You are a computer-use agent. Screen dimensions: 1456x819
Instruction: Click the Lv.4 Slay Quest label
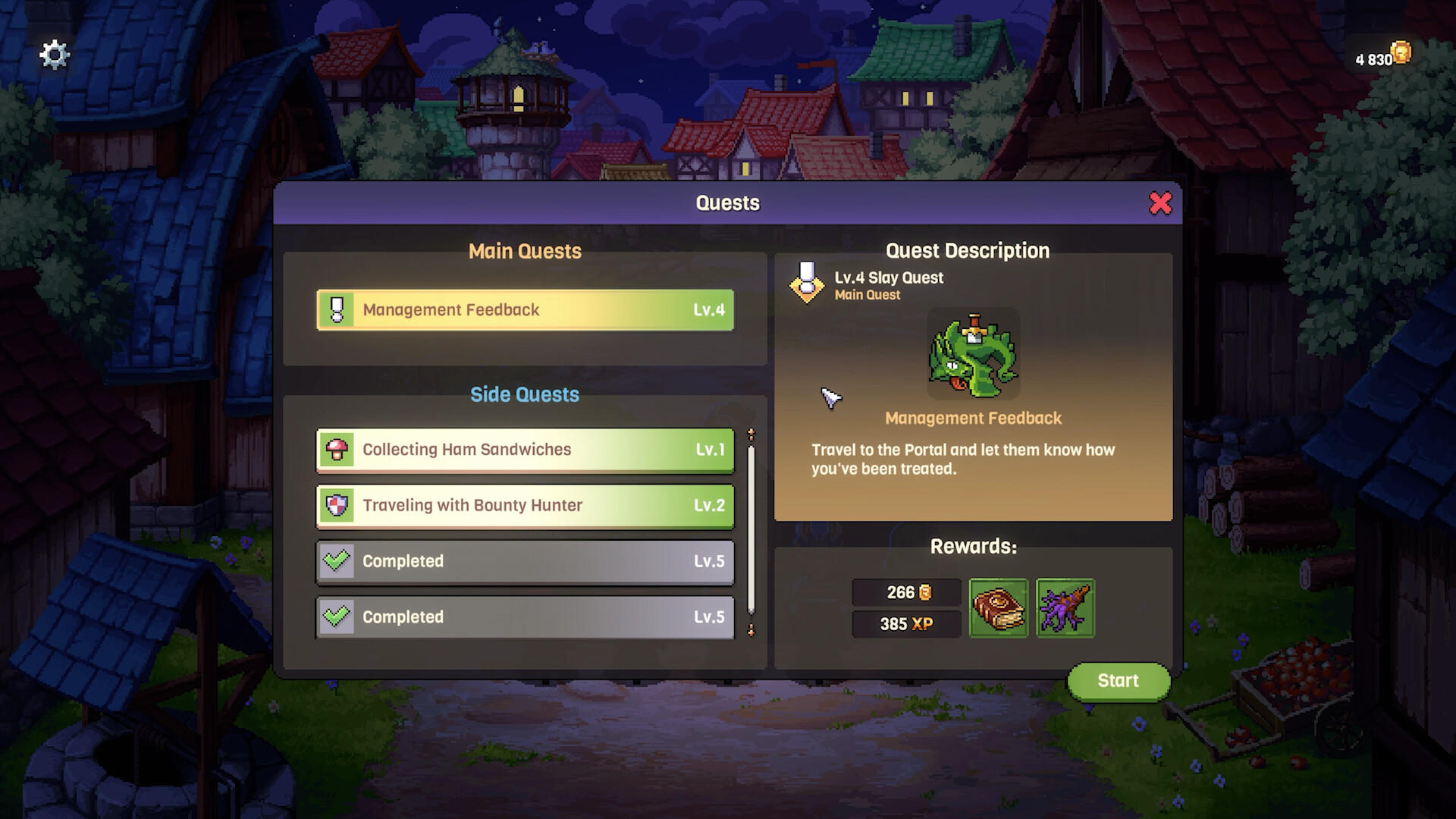click(x=889, y=278)
